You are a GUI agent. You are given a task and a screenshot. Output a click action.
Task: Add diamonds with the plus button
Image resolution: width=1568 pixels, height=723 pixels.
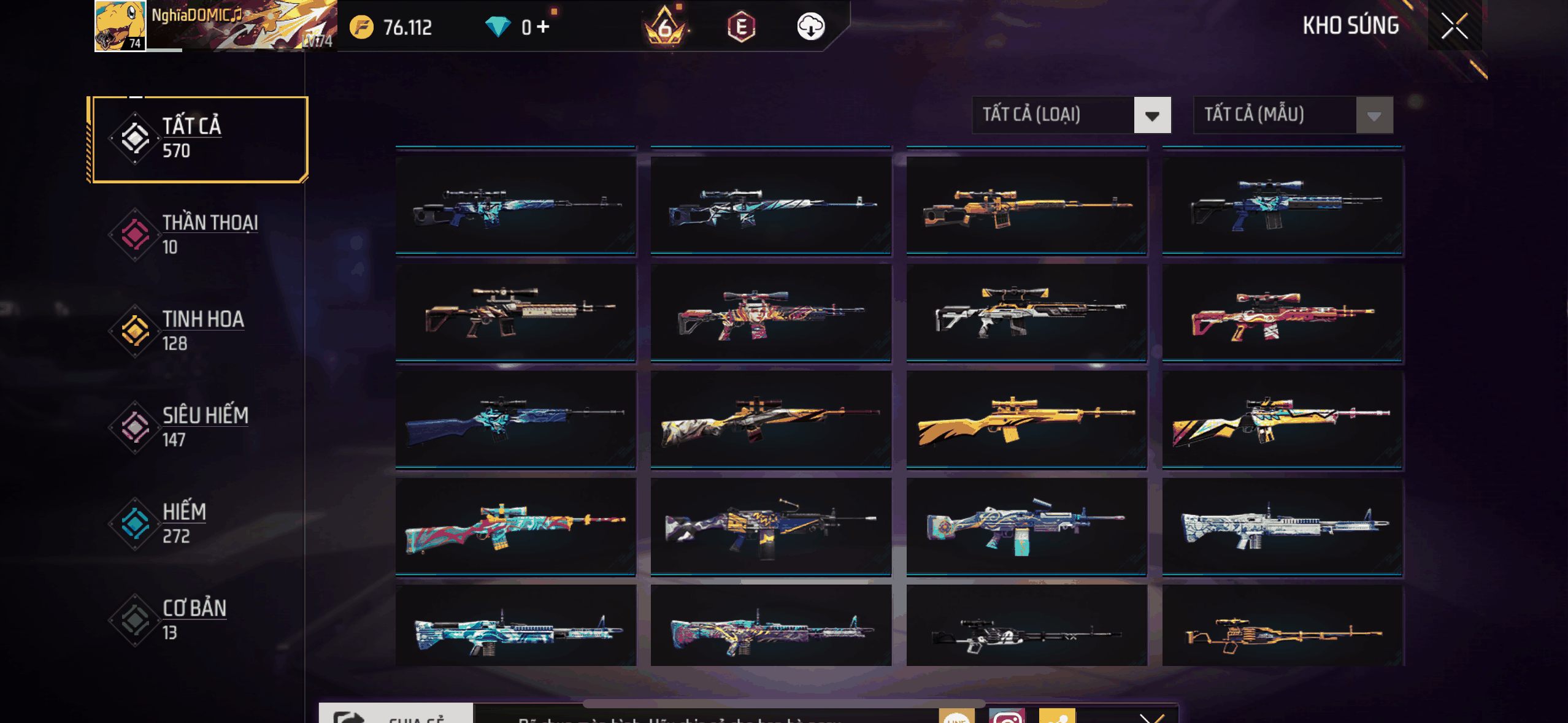coord(543,26)
